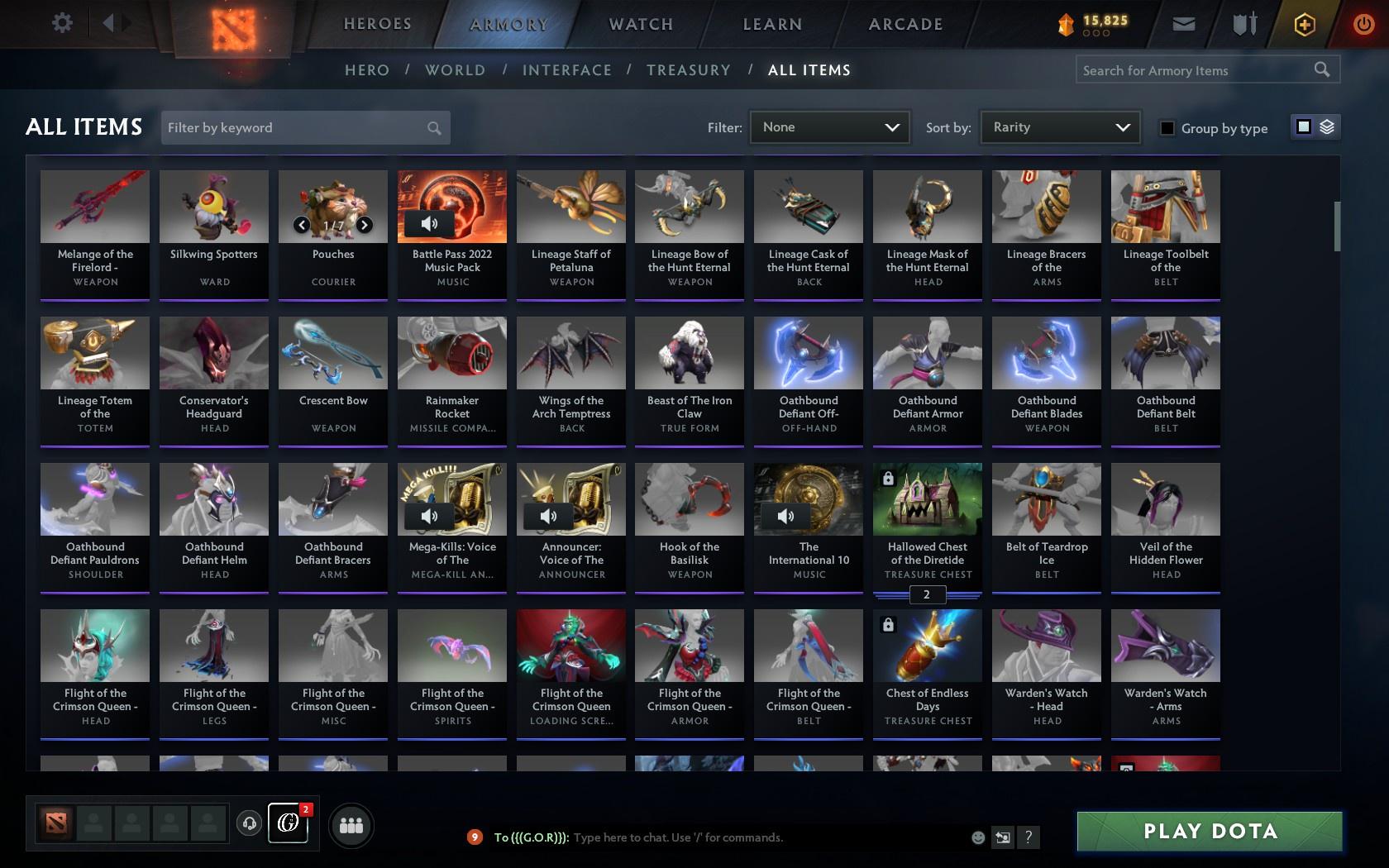Click the question mark help button near chat
Screen dimensions: 1389x868
[1028, 837]
